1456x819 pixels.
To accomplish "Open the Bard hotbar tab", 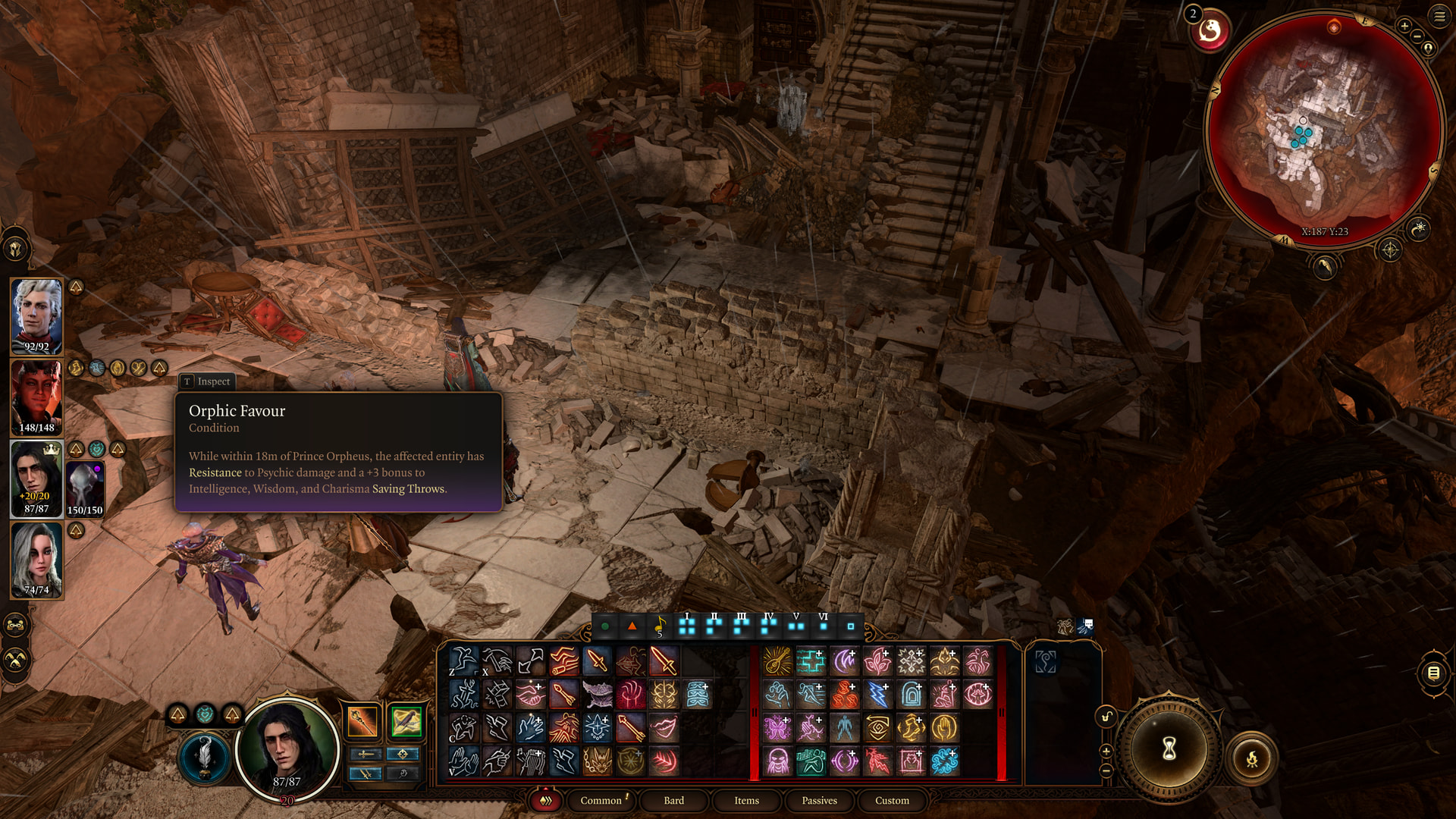I will click(x=673, y=801).
